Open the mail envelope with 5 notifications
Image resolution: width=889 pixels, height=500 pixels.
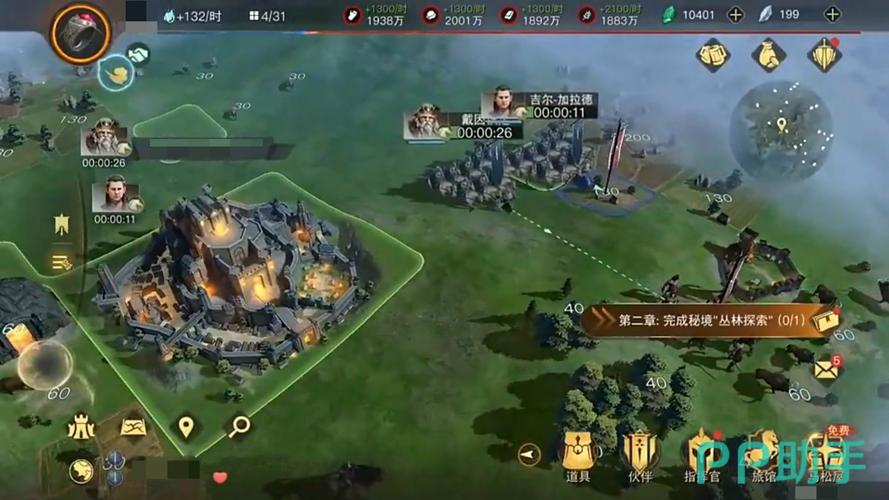click(825, 370)
